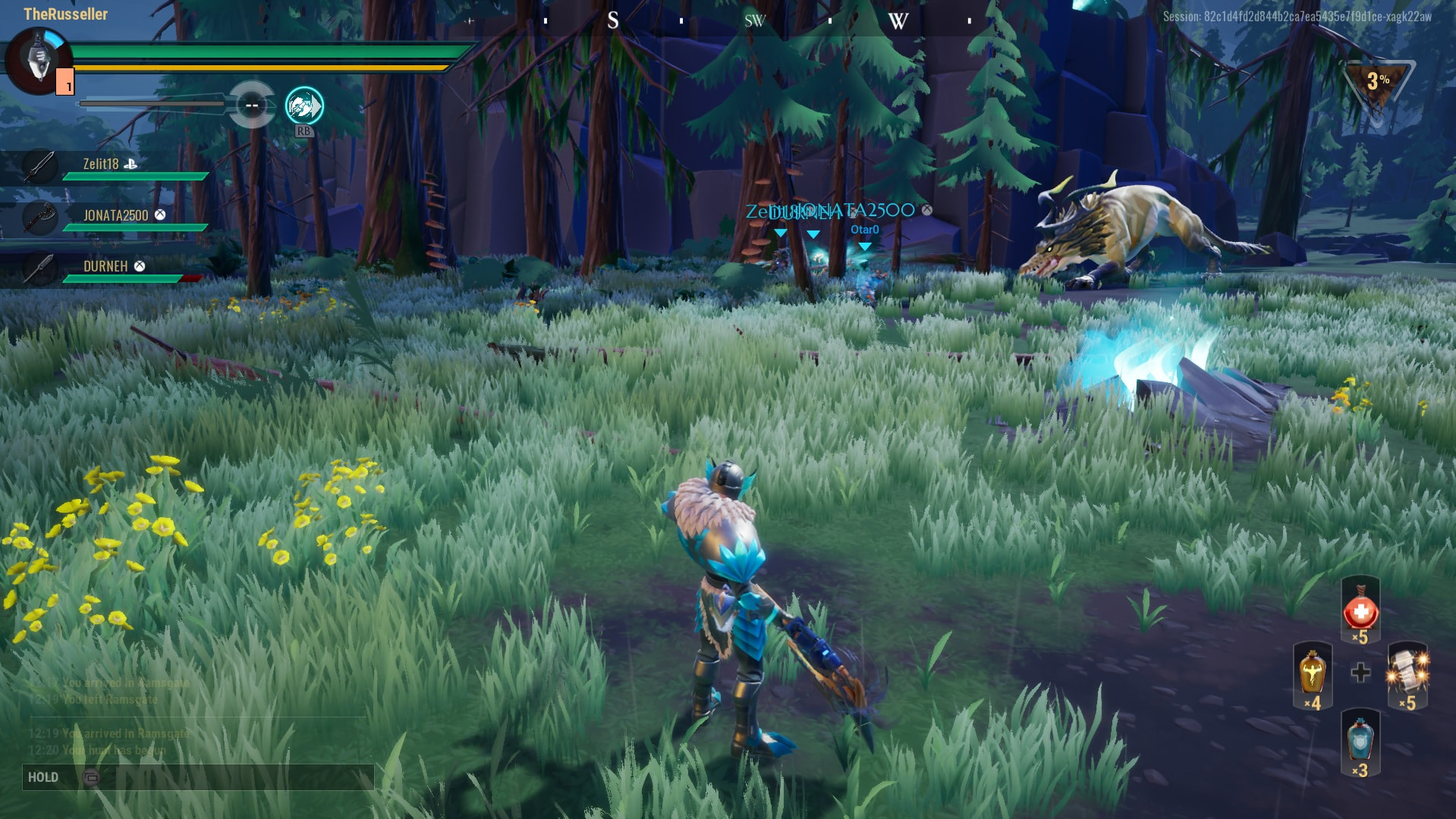This screenshot has width=1456, height=819.
Task: Choose the sparkling scroll consumable
Action: [1408, 672]
